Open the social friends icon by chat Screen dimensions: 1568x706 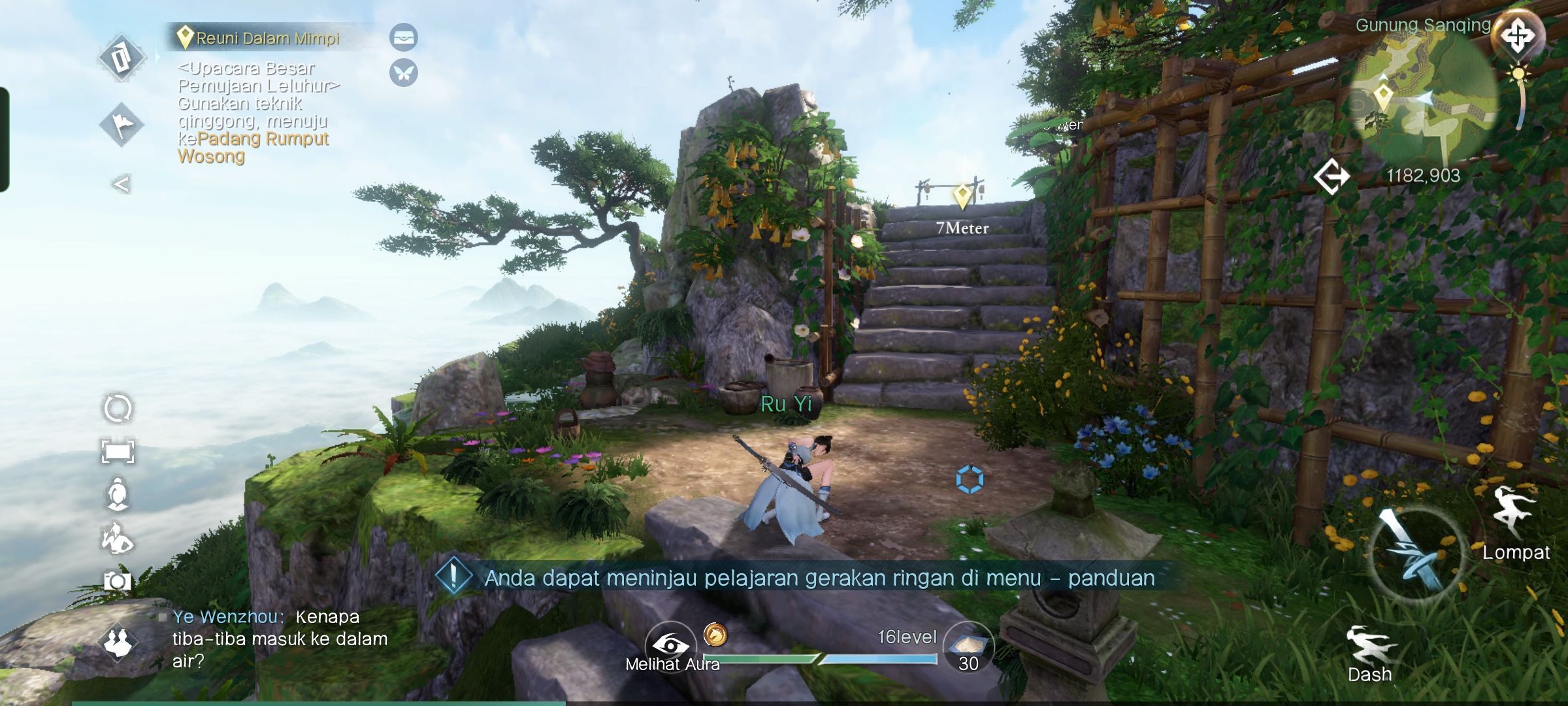118,642
